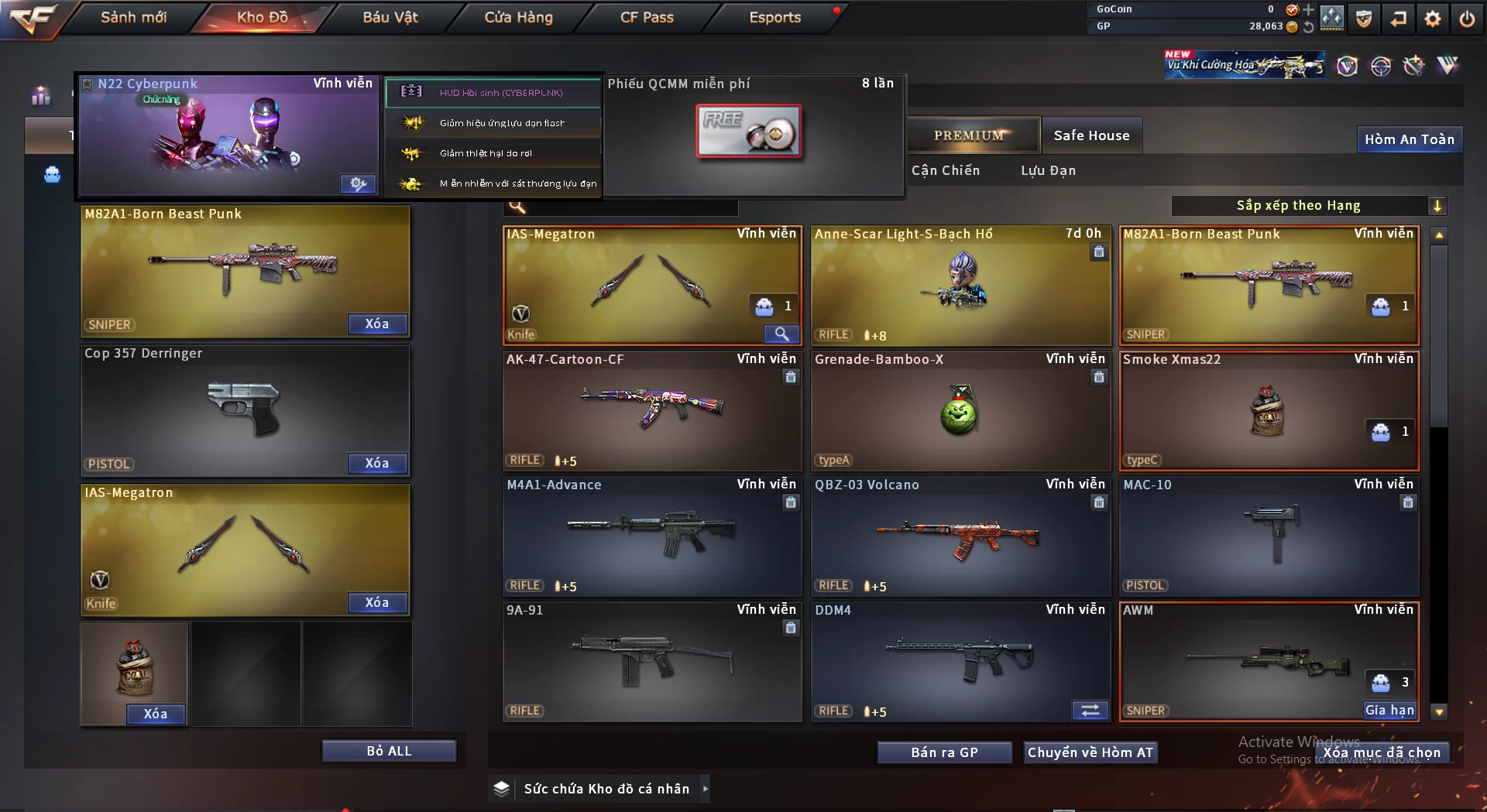Click Xóa mục đã chọn button
This screenshot has width=1487, height=812.
click(x=1382, y=752)
